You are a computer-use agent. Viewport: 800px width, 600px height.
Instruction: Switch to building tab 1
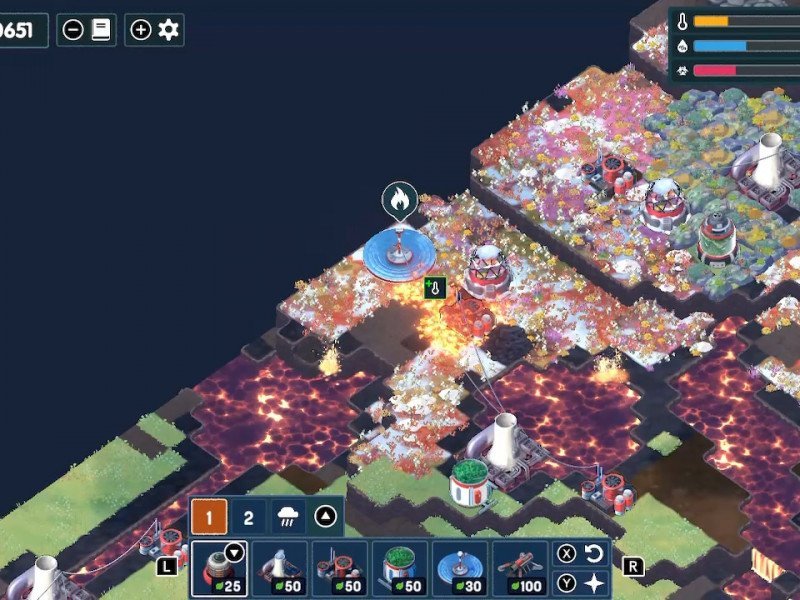tap(210, 518)
